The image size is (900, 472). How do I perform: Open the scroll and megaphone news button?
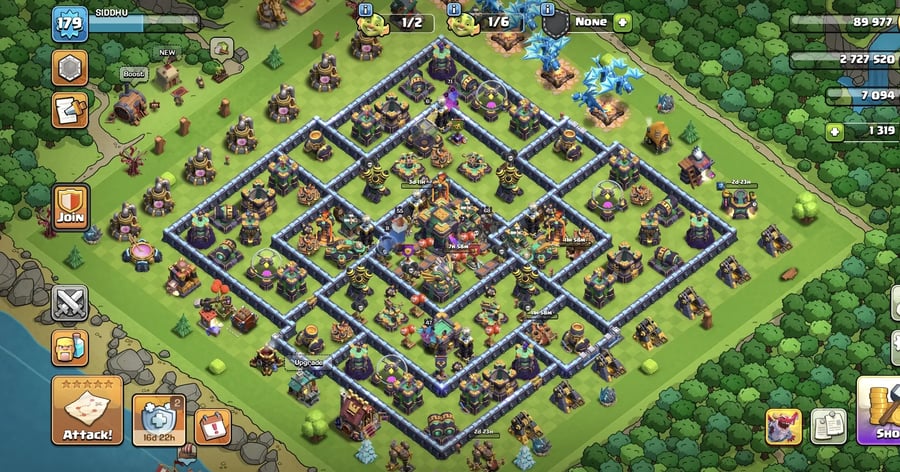point(69,108)
